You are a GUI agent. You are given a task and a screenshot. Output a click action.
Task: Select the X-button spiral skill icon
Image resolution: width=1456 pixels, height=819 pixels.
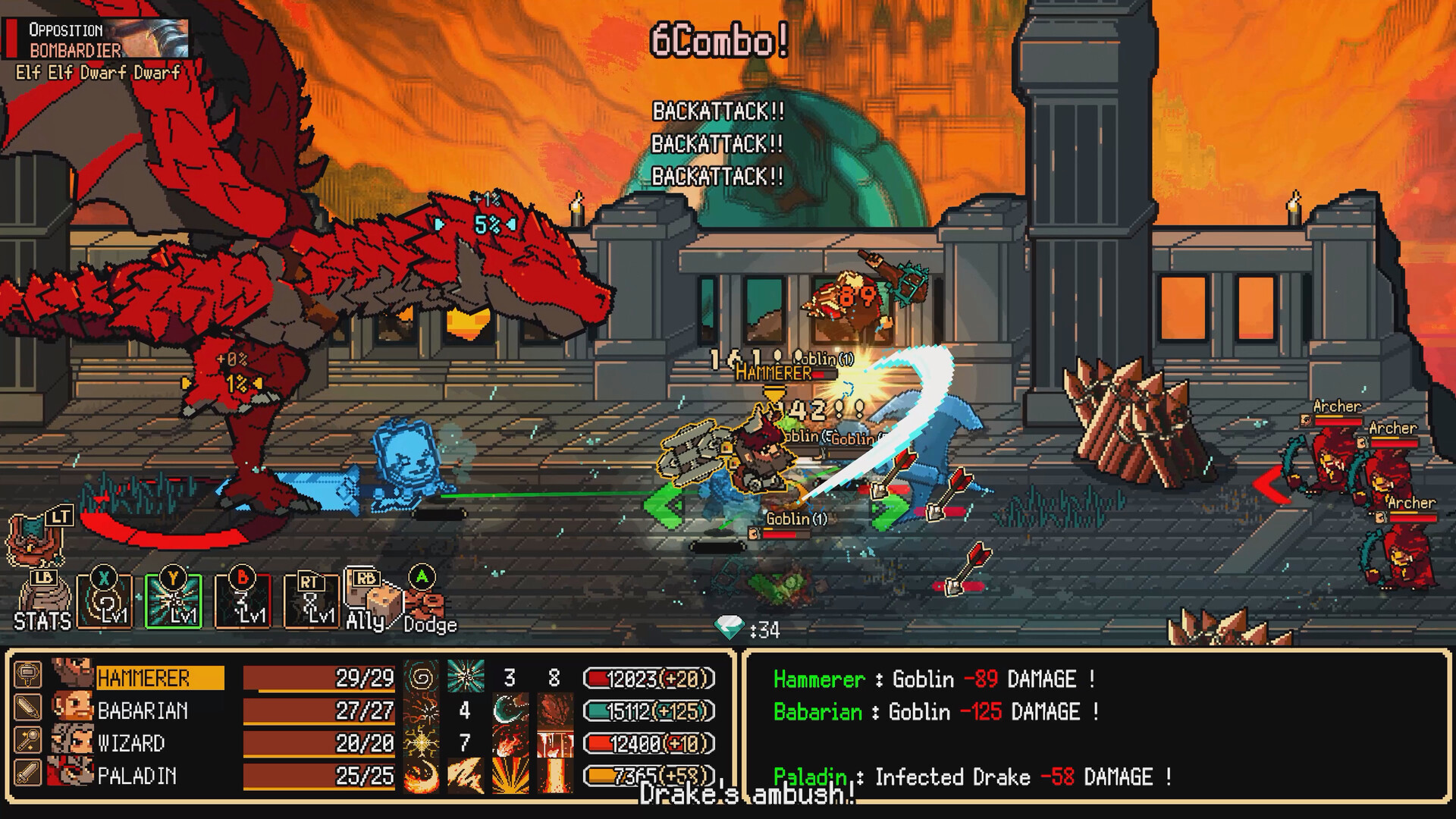click(105, 601)
